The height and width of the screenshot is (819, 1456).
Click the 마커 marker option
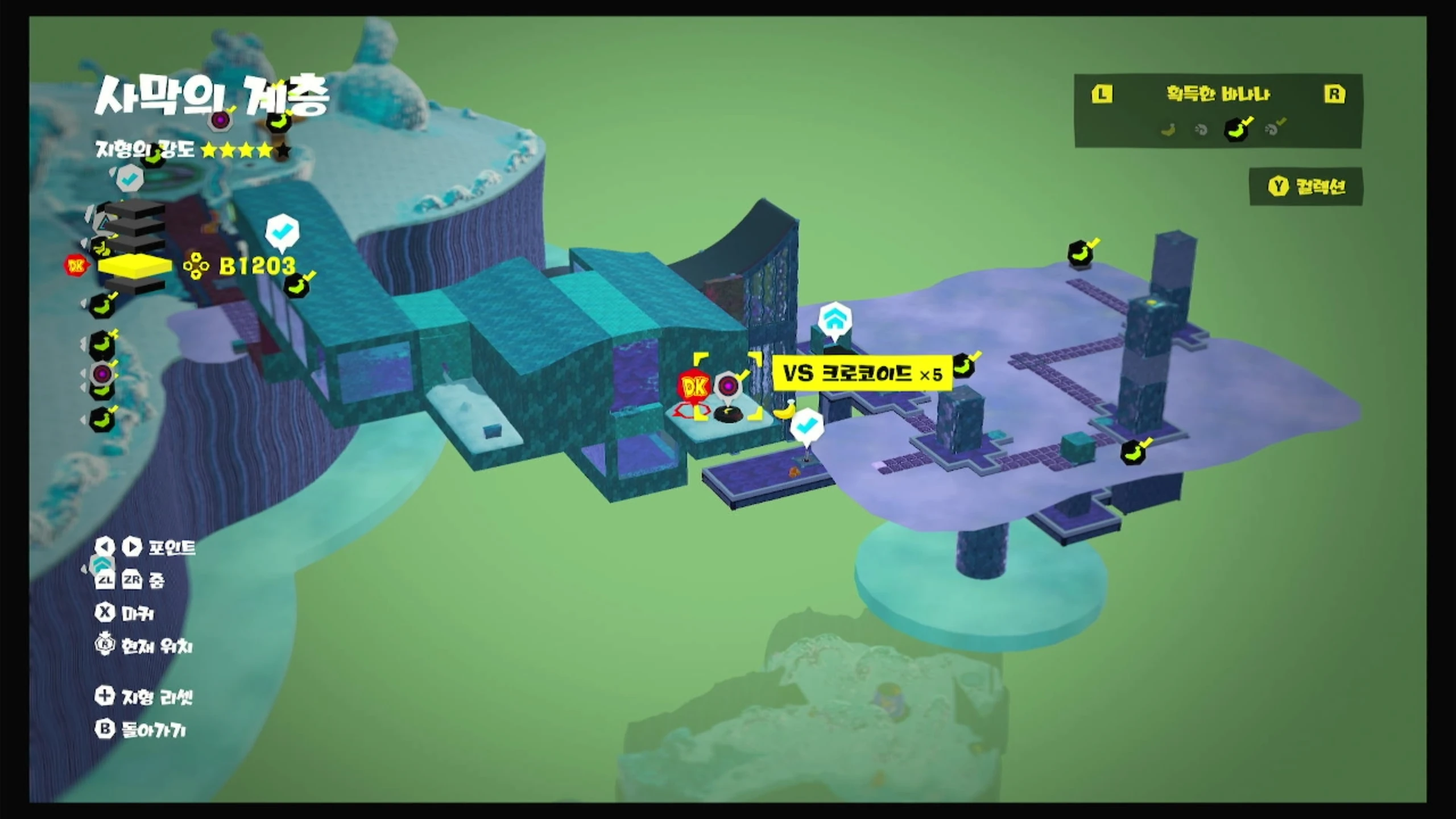[125, 613]
